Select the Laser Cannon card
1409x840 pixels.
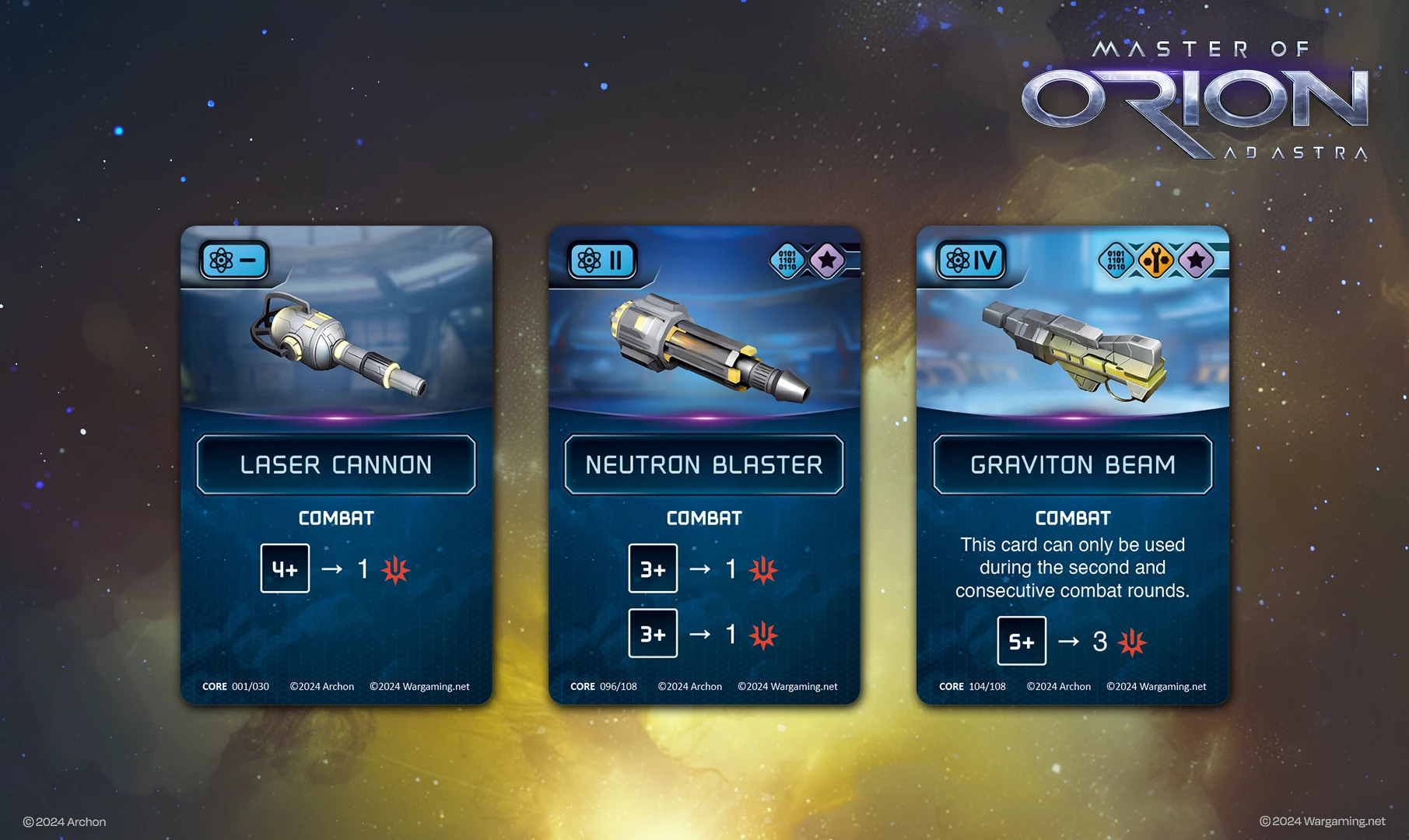pos(336,465)
